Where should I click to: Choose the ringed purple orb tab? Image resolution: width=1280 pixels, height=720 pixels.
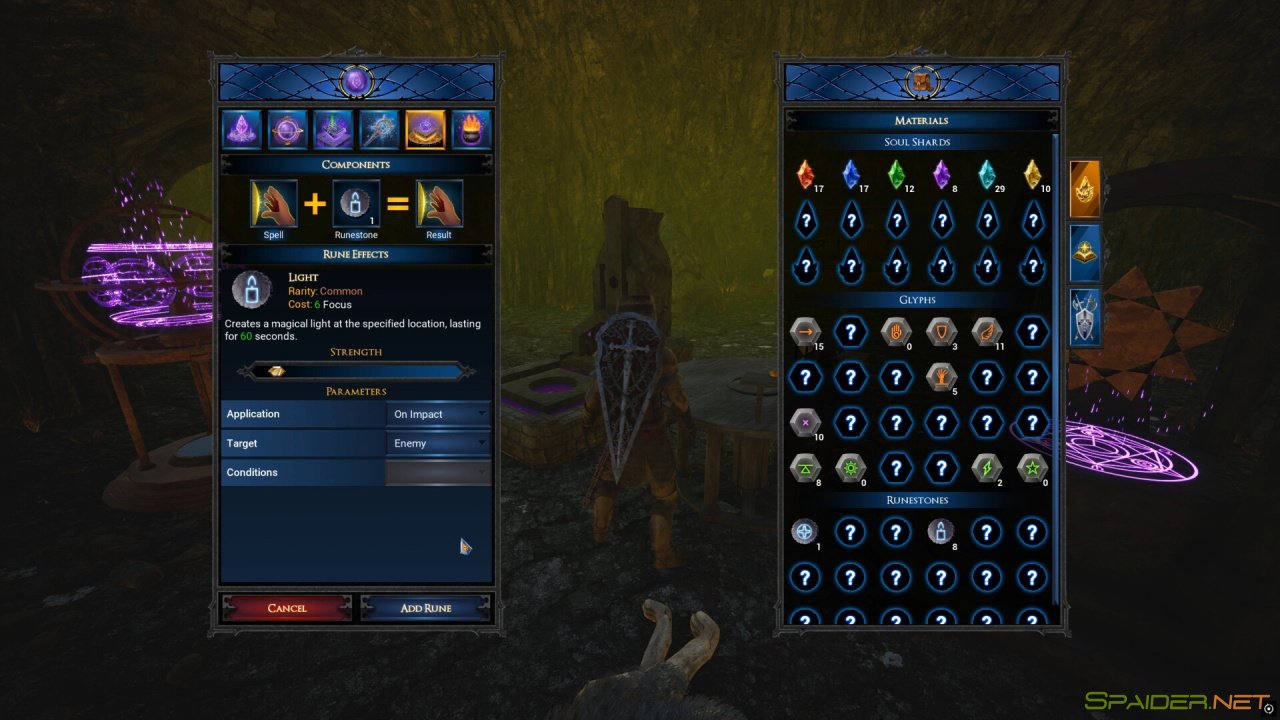click(x=287, y=130)
